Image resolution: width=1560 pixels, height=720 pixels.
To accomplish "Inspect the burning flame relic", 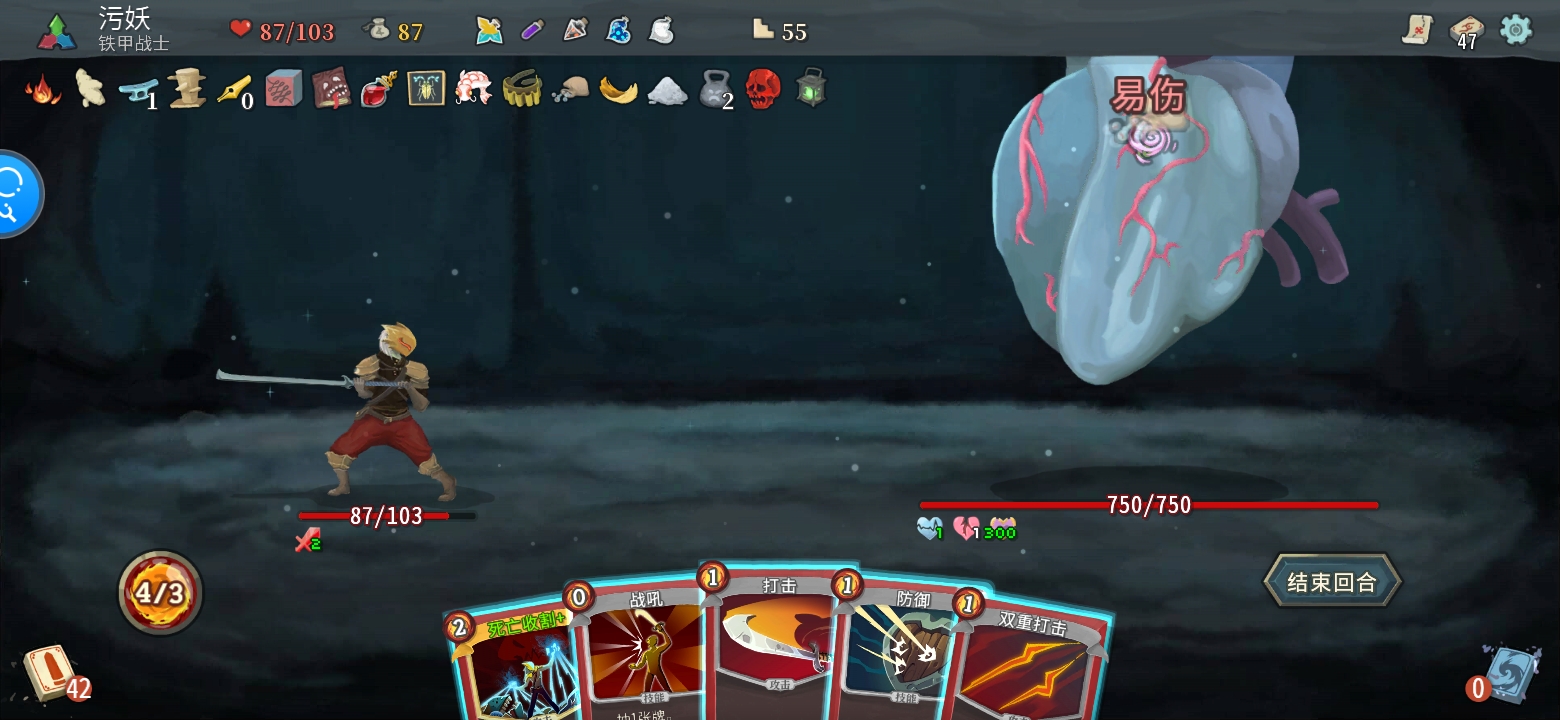I will click(42, 89).
